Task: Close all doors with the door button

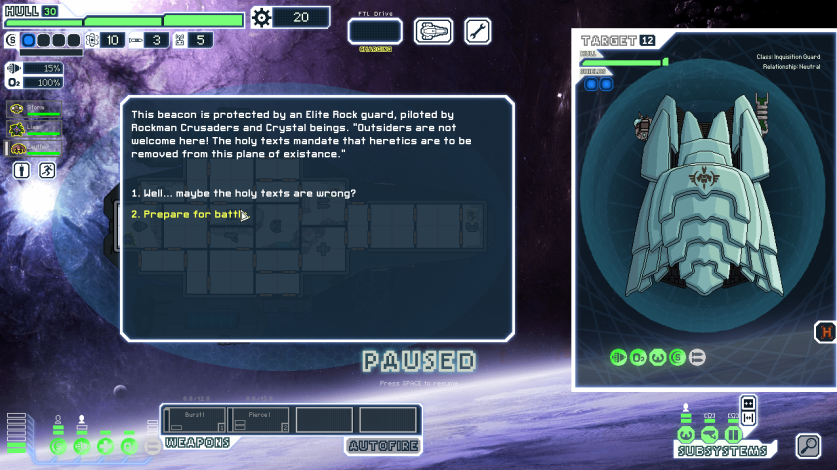Action: pos(748,417)
